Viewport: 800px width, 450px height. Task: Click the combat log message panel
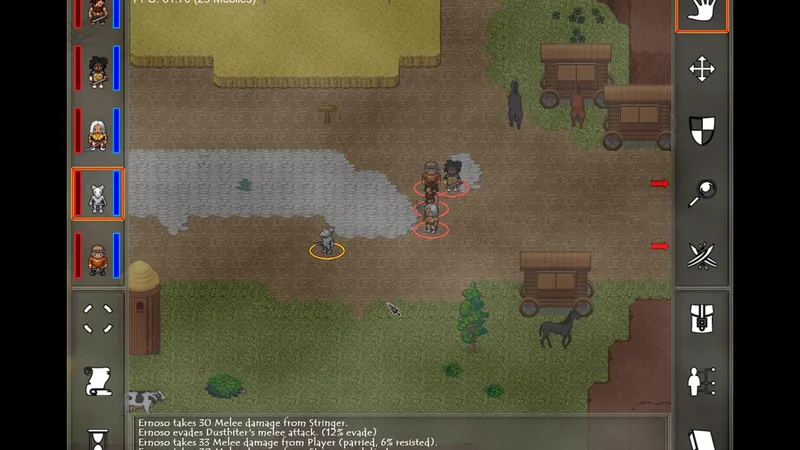[x=400, y=432]
